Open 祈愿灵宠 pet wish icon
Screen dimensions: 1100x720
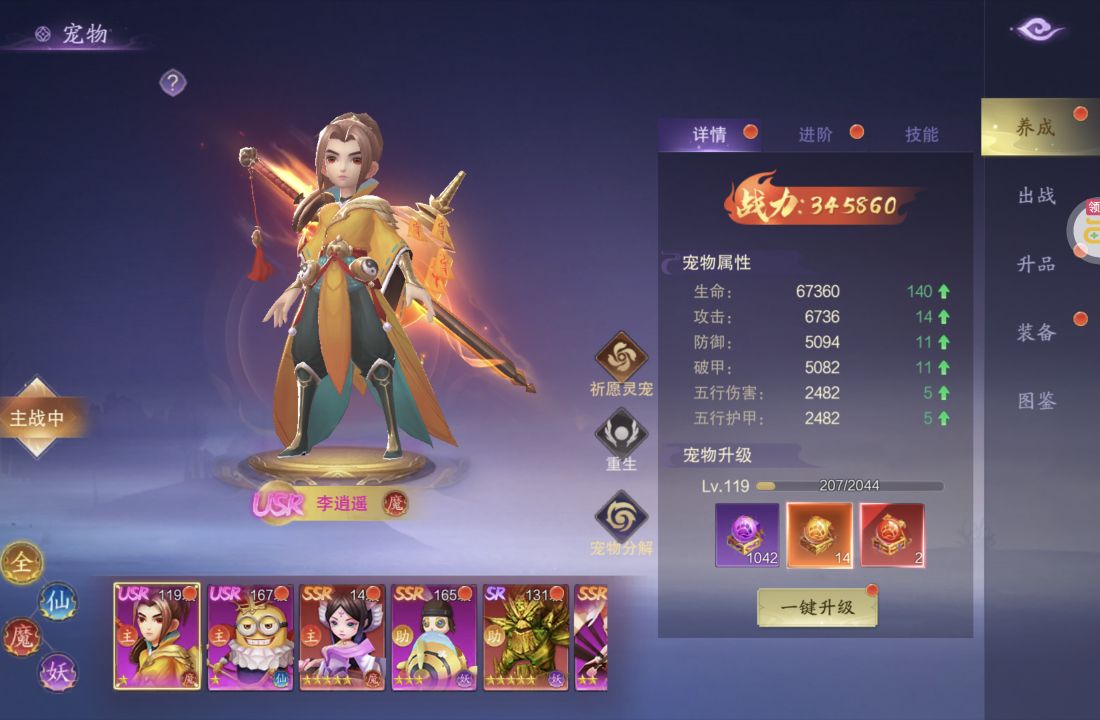pos(621,357)
